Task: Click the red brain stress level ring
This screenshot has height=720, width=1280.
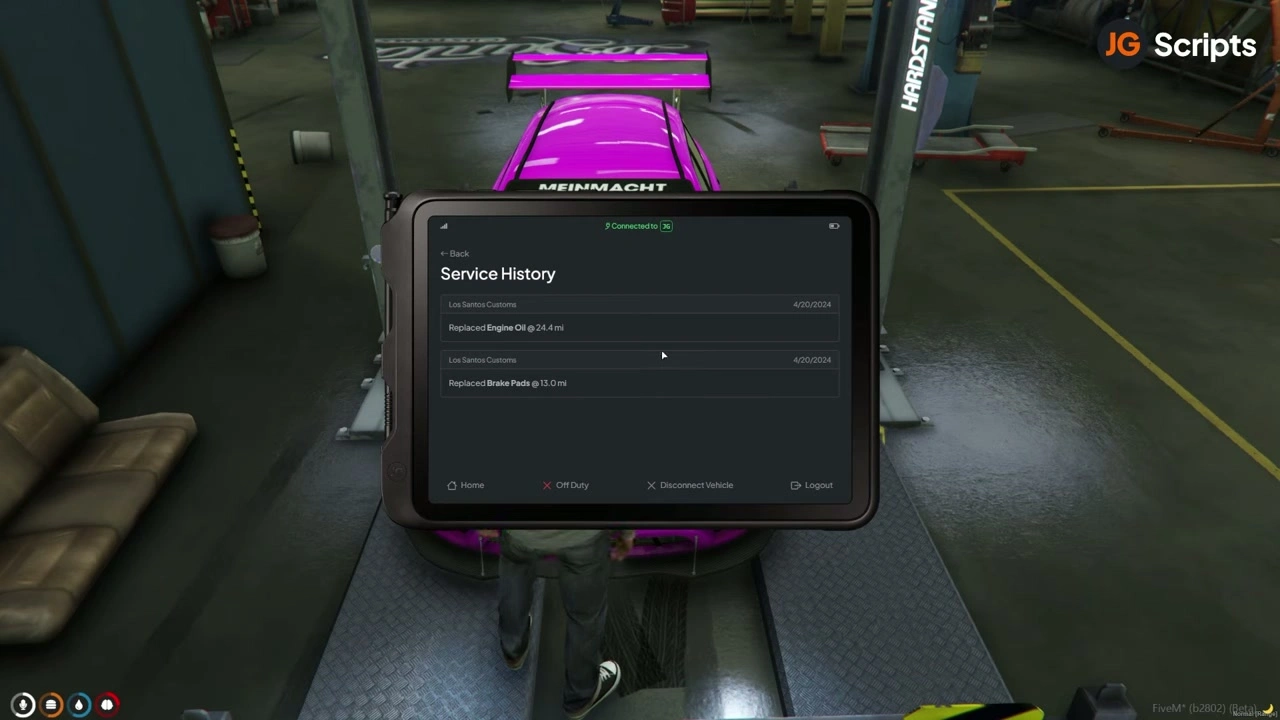Action: tap(107, 704)
